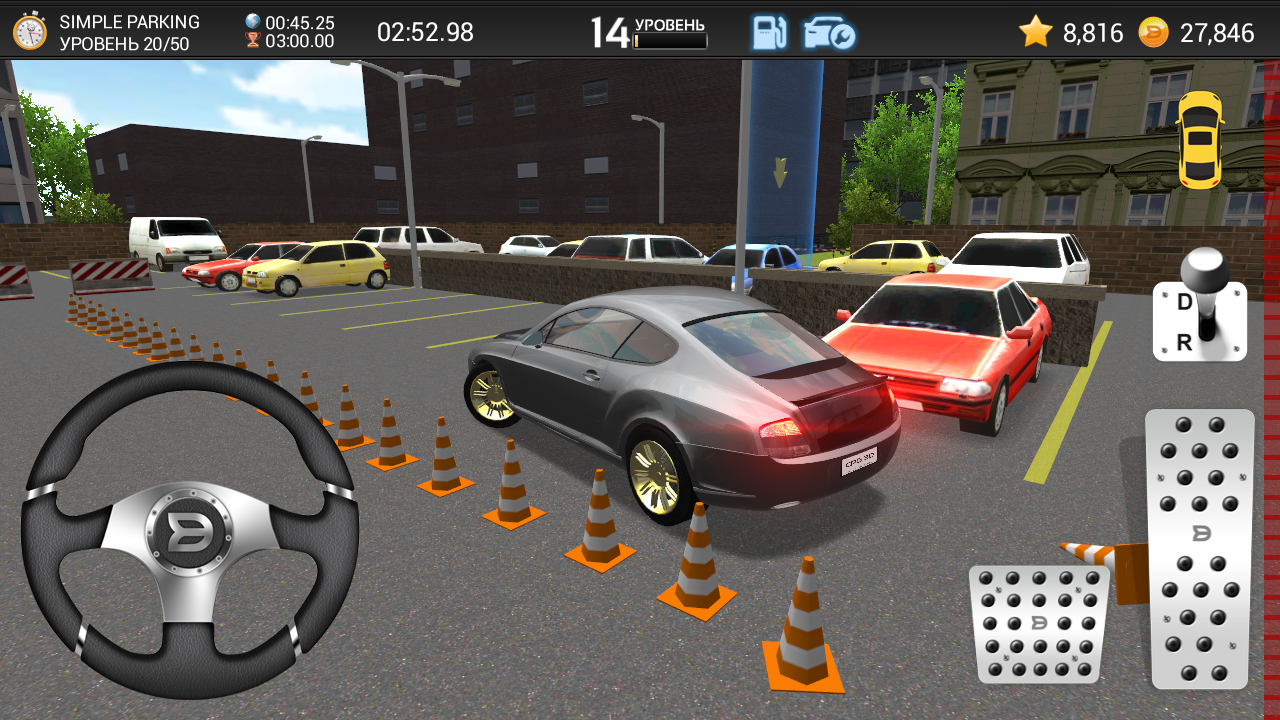
Task: Switch view with the yellow car icon
Action: coord(1200,139)
